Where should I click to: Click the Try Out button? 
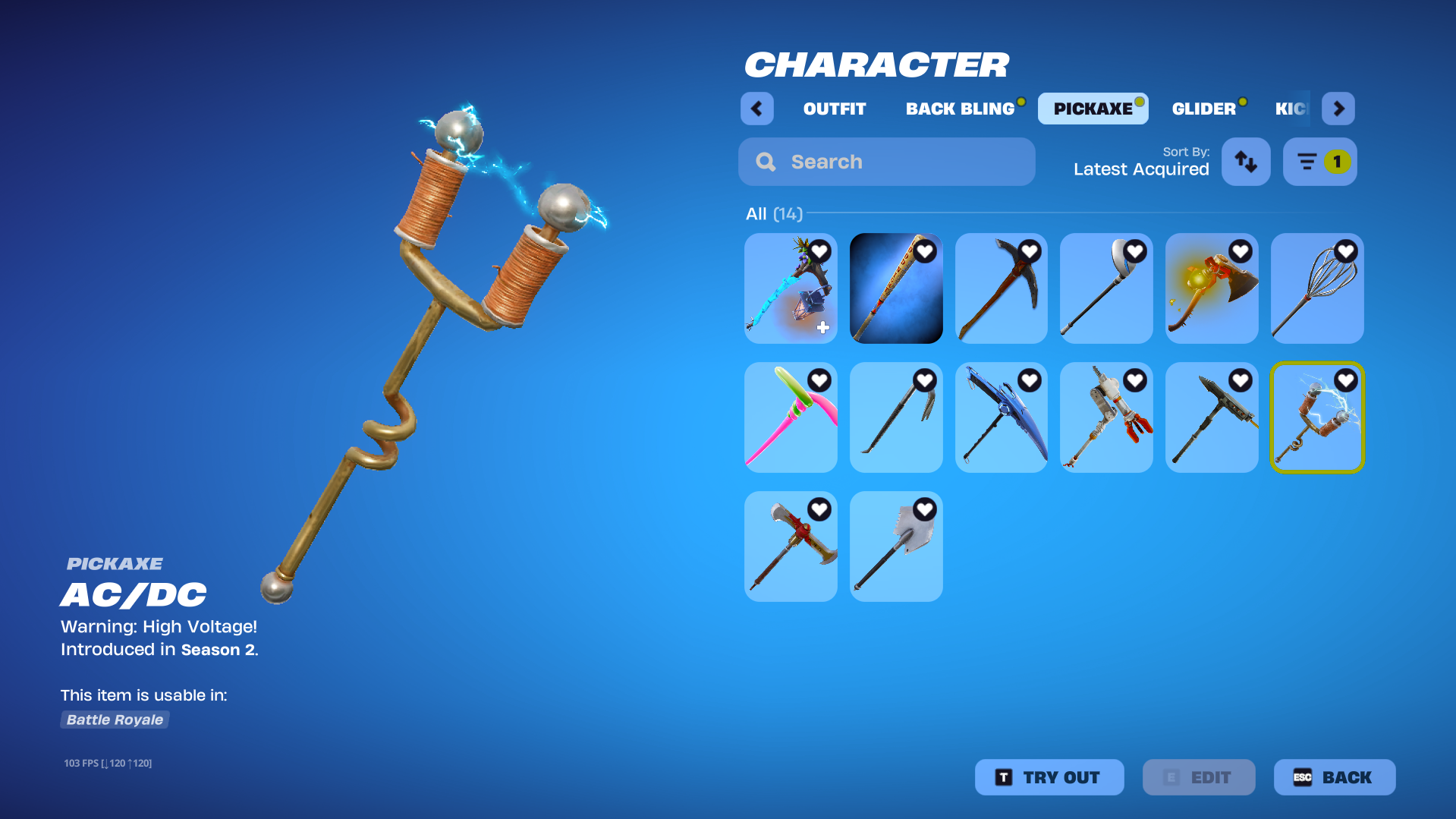point(1049,777)
